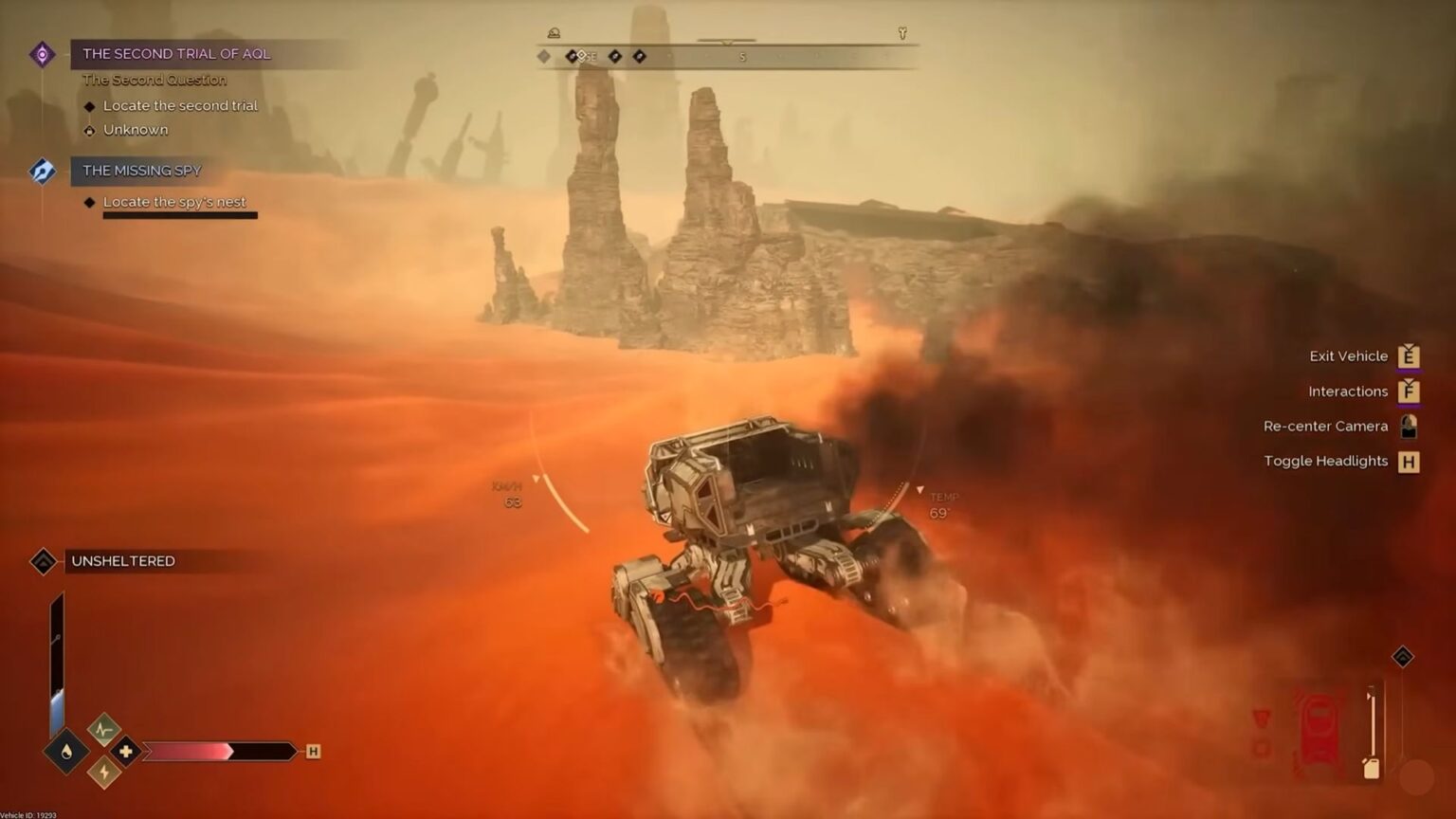This screenshot has height=819, width=1456.
Task: Click the lock icon on the Unknown objective
Action: pyautogui.click(x=90, y=130)
